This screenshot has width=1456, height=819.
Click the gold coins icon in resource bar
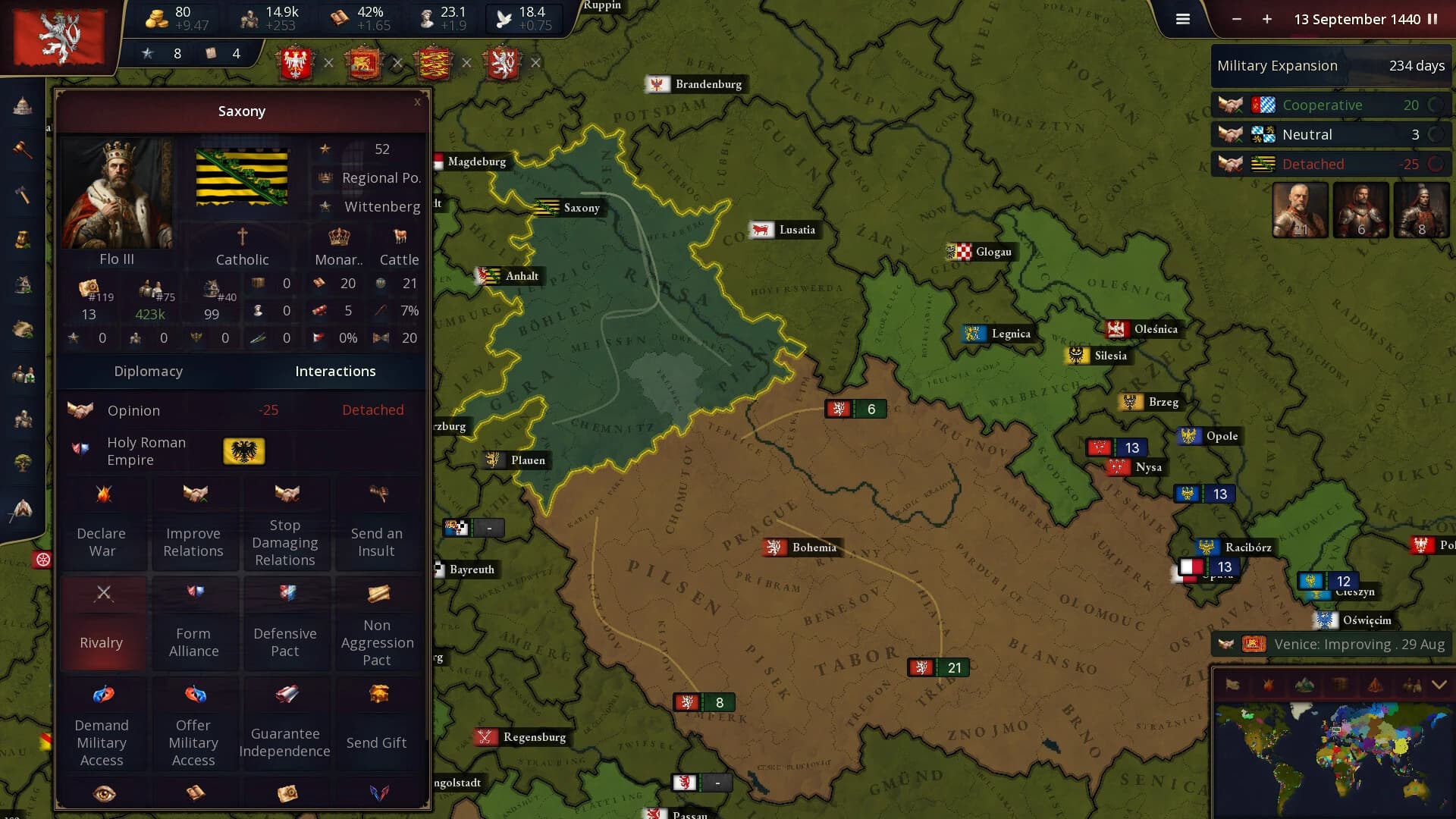point(155,18)
